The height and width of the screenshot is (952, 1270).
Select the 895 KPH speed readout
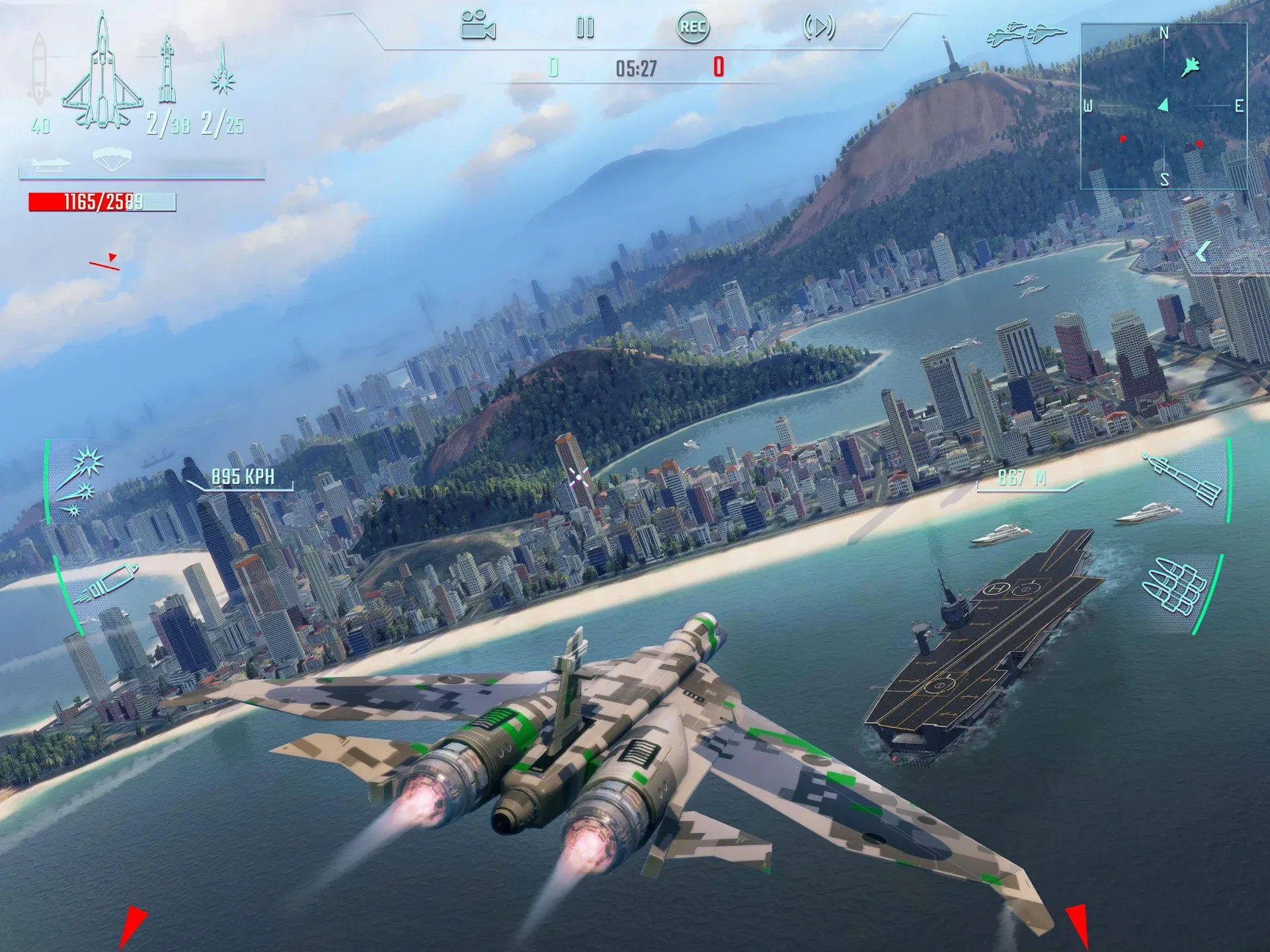click(x=245, y=477)
